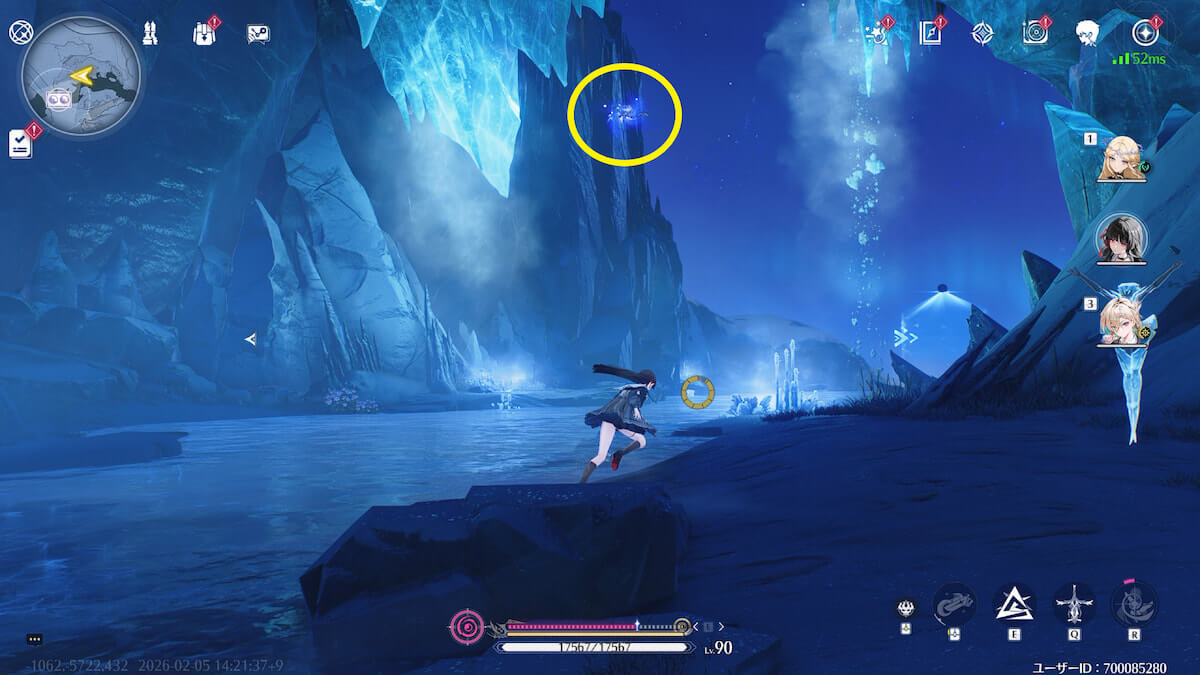The image size is (1200, 675).
Task: Open the character head profile icon
Action: 1088,33
